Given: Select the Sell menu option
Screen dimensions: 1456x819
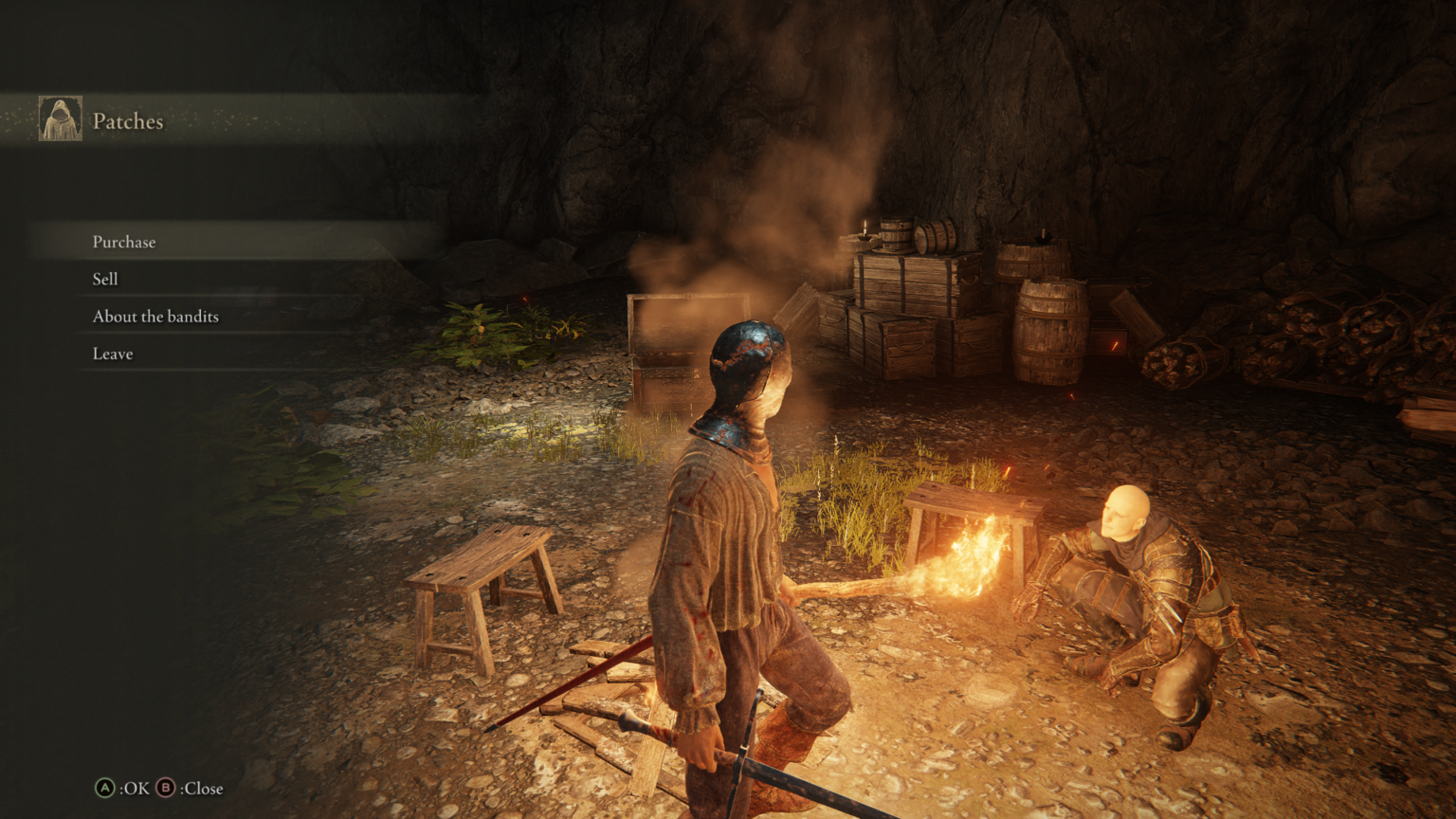Looking at the screenshot, I should [x=105, y=279].
